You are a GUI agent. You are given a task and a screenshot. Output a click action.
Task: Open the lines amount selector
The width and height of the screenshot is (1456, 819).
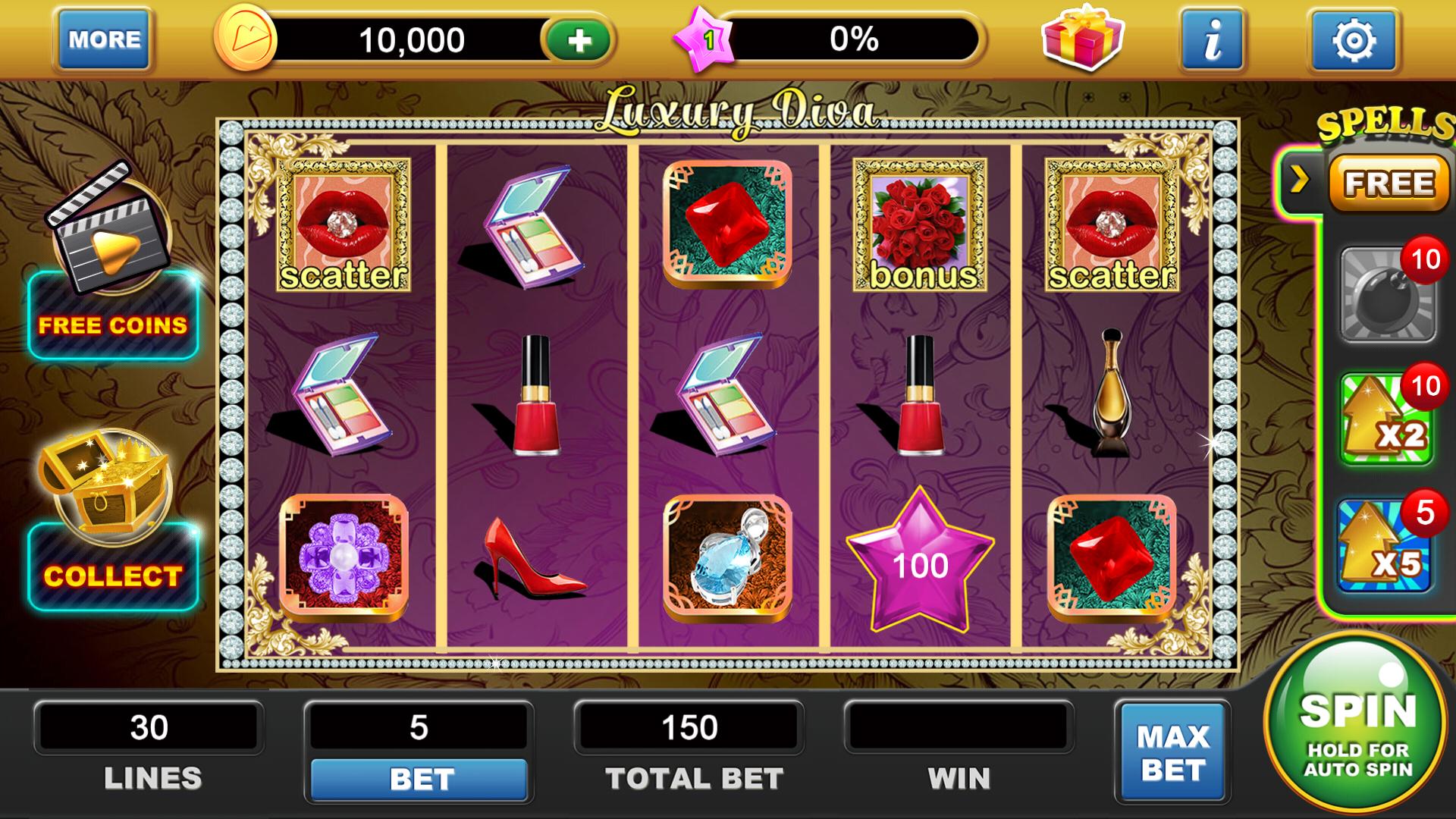[149, 728]
